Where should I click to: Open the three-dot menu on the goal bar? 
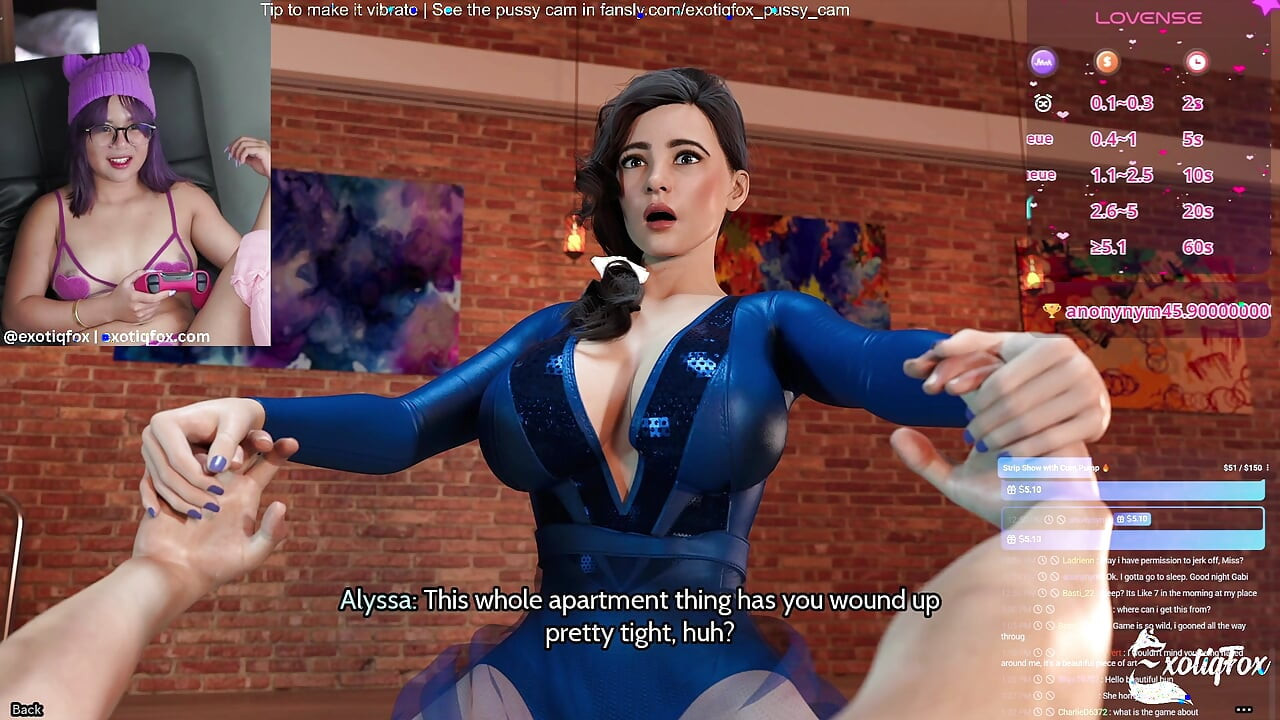click(1267, 467)
